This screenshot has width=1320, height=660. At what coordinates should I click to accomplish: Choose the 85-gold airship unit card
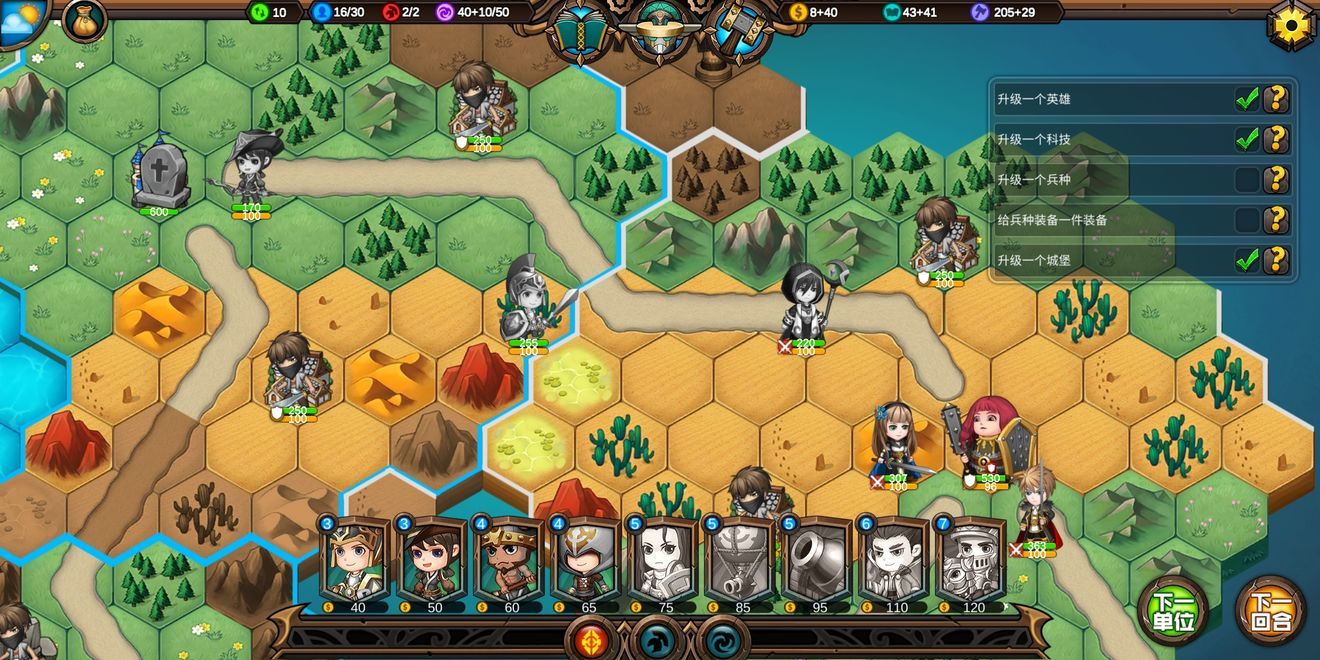(x=738, y=562)
